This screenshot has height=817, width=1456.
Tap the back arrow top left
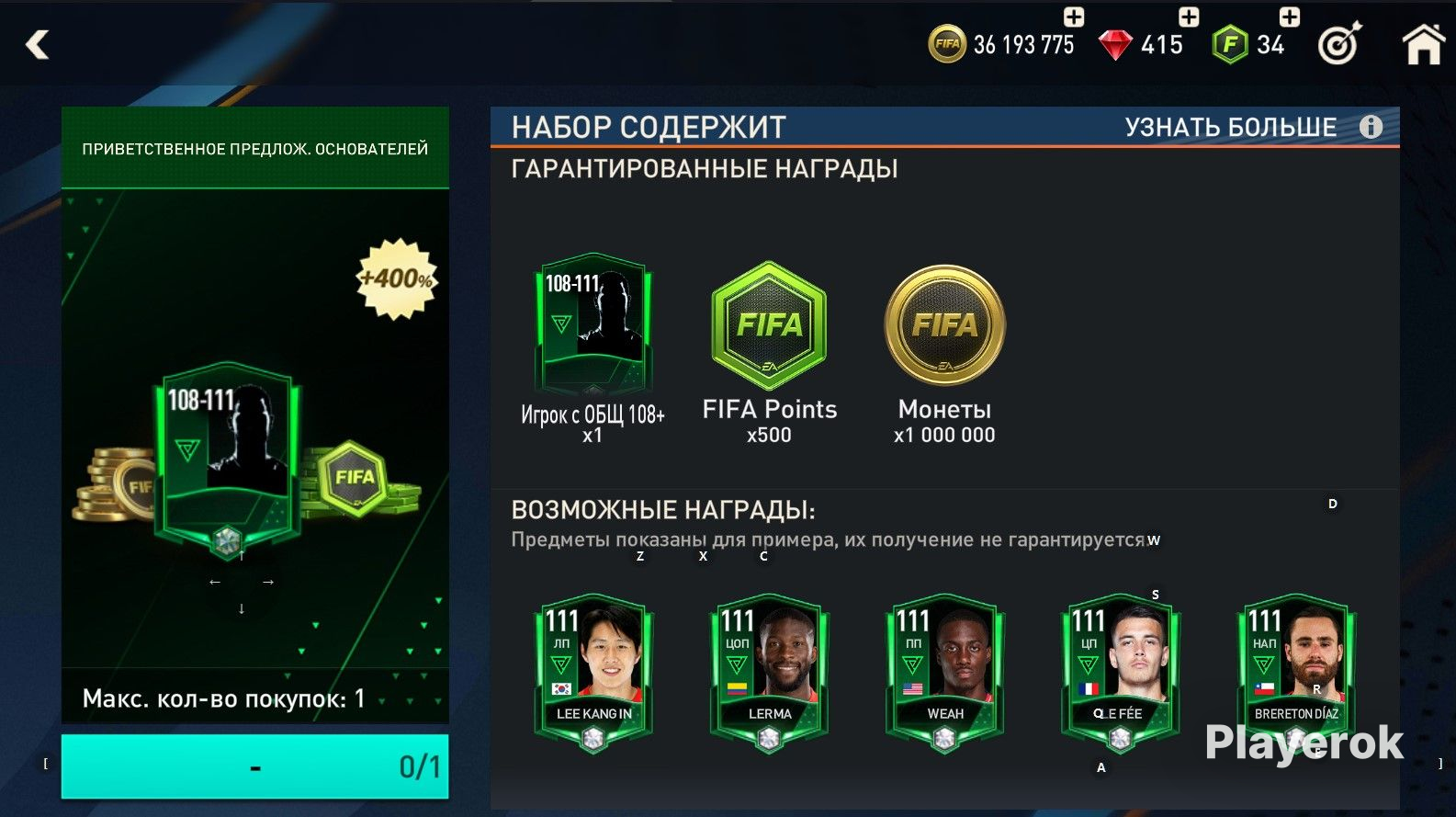37,43
